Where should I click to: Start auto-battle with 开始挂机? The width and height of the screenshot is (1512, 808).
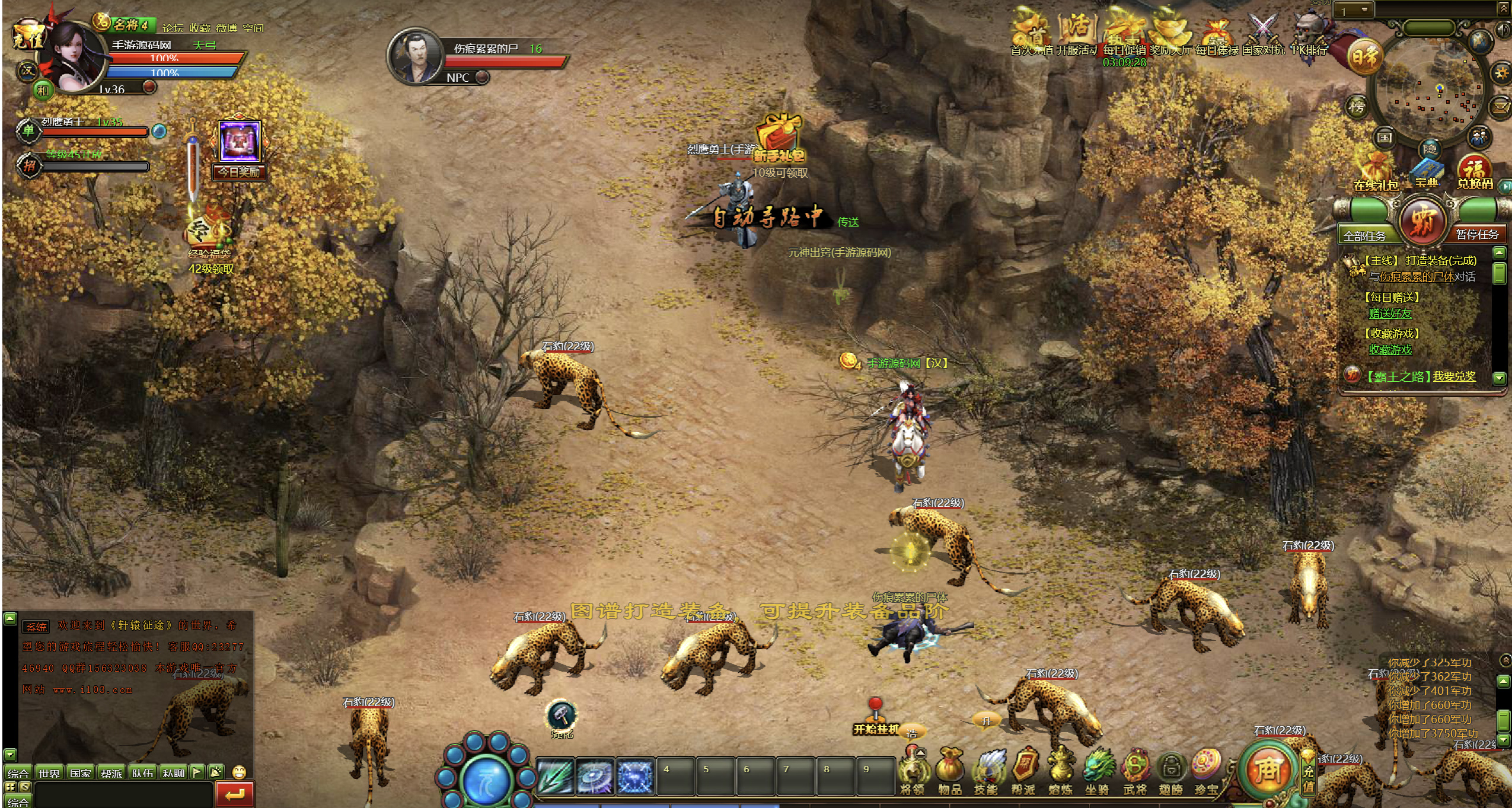pos(875,720)
